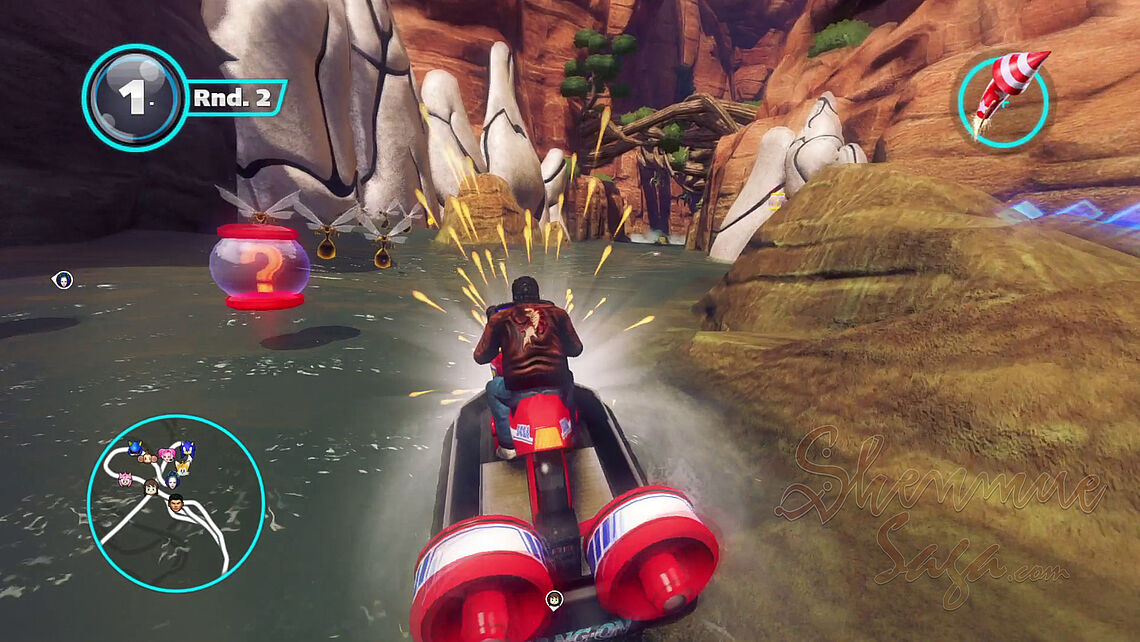Click the circular track minimap

(176, 503)
